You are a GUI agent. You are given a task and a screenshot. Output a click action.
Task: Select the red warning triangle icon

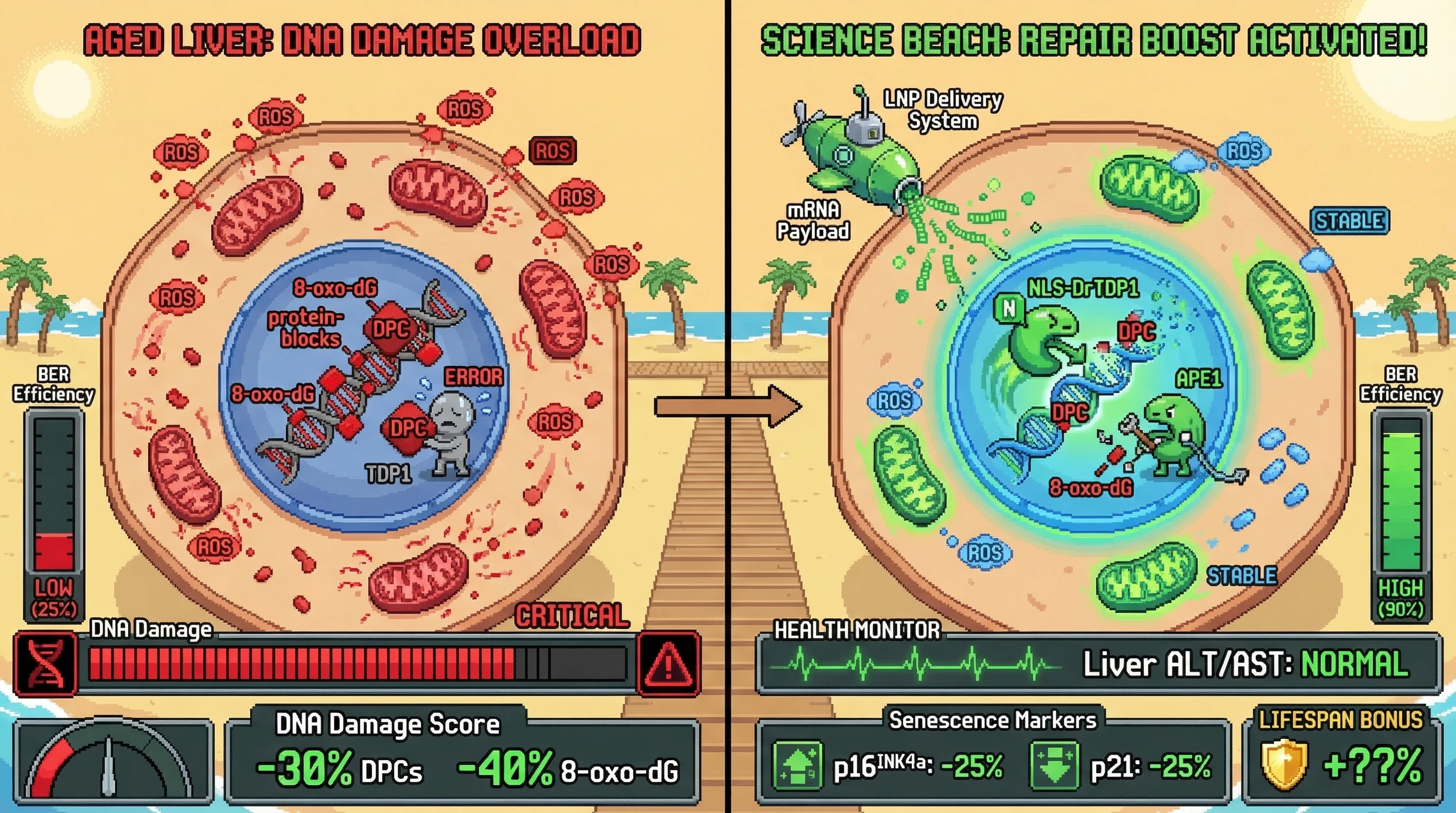(669, 664)
